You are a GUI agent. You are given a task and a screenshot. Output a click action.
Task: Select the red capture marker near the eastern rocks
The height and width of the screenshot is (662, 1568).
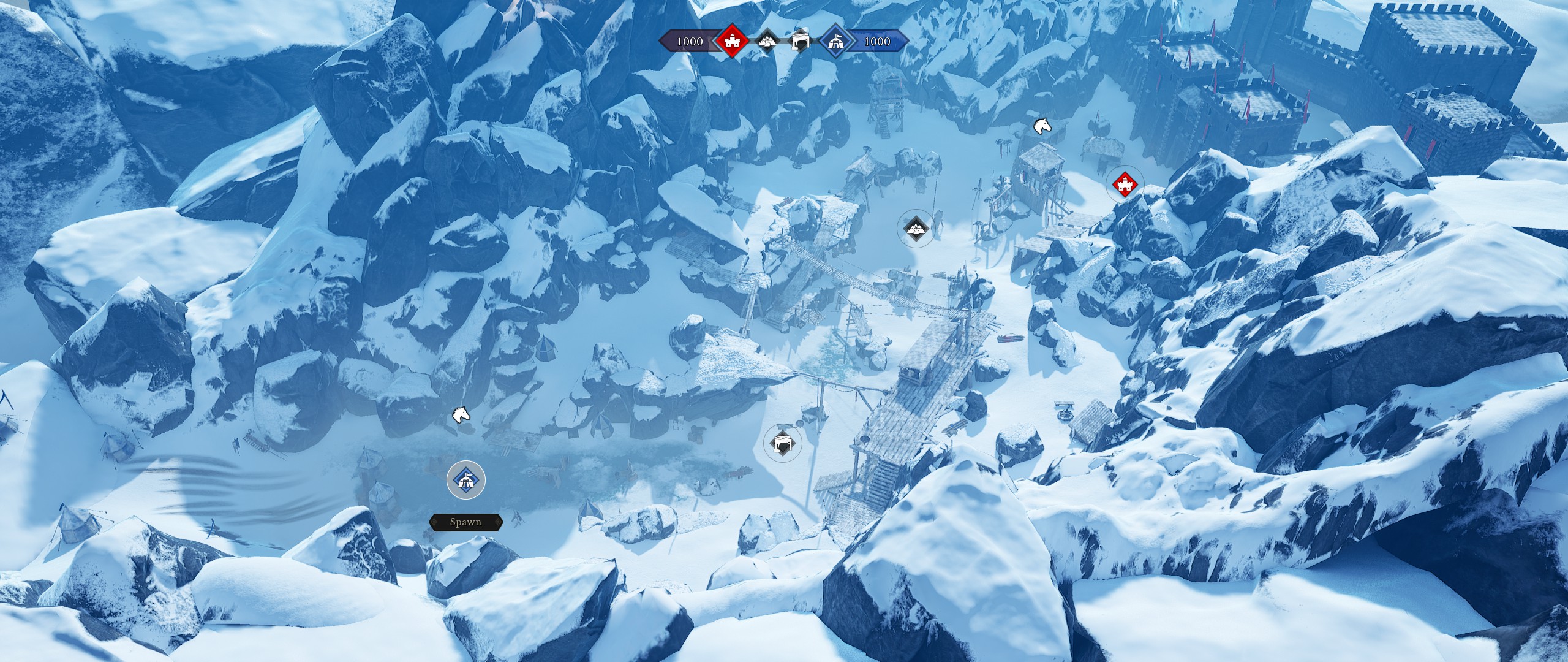[1126, 184]
